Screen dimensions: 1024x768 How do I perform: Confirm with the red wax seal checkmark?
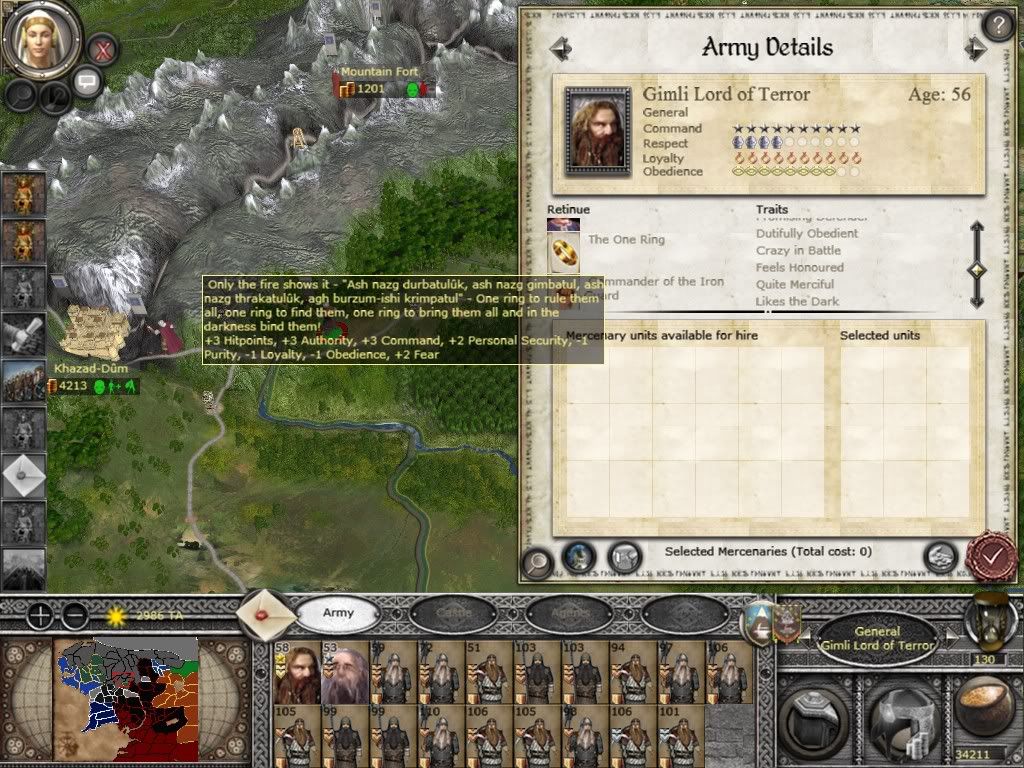coord(993,556)
